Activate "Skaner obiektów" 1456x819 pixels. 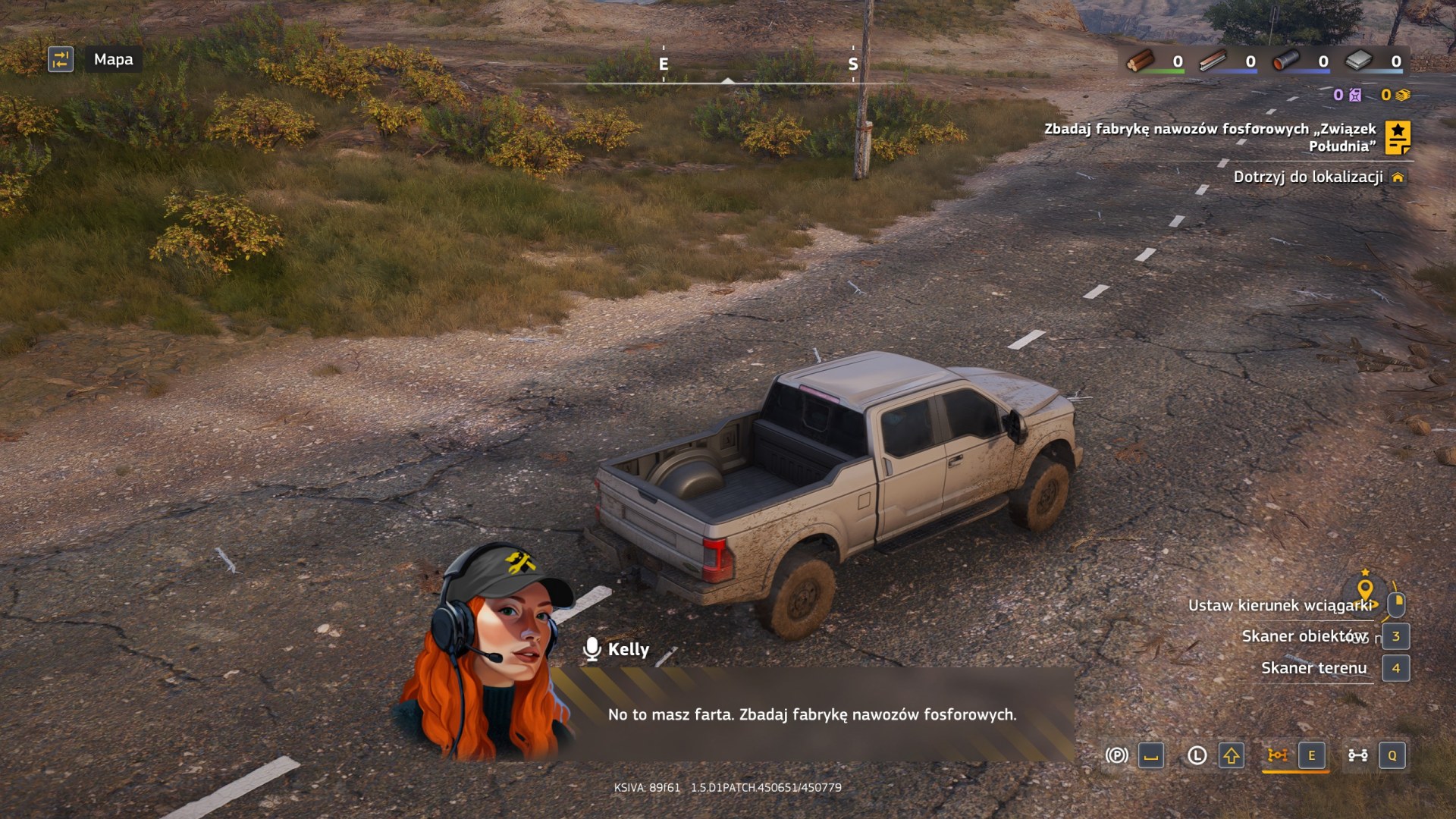(1304, 636)
